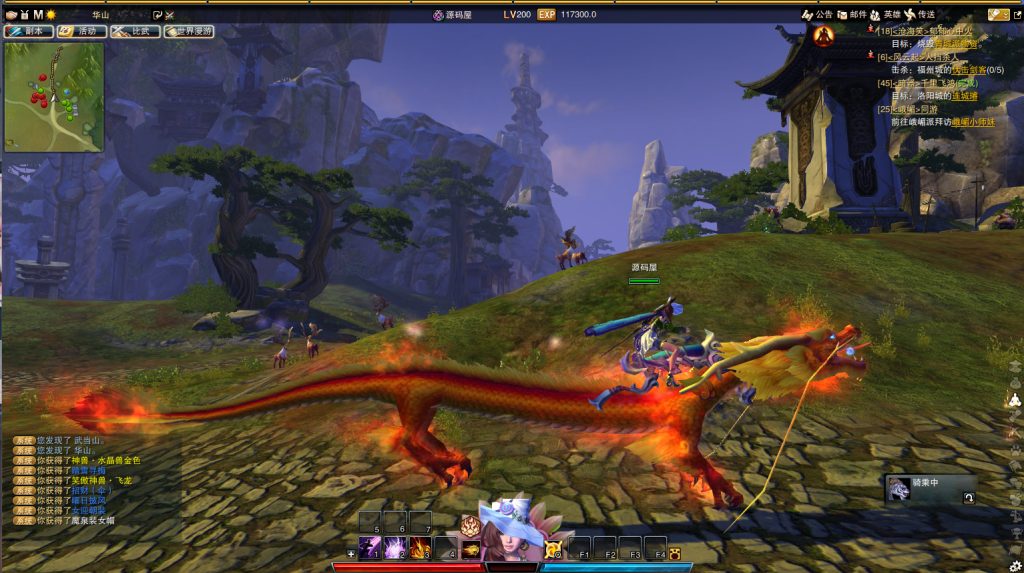The width and height of the screenshot is (1024, 573).
Task: Open the 英雄 hero panel
Action: pyautogui.click(x=886, y=15)
